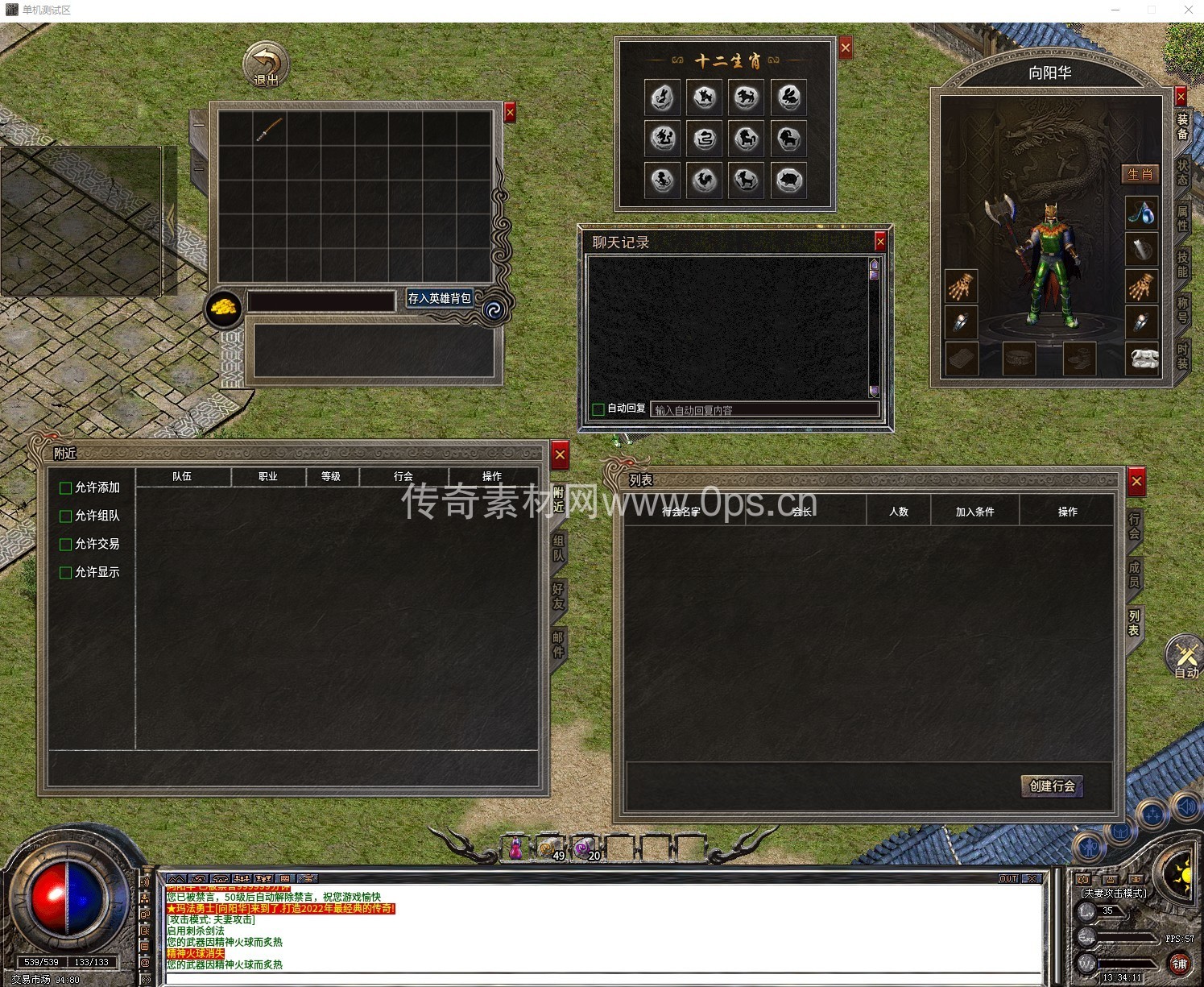Click 存入英雄背包 store button
This screenshot has width=1204, height=987.
tap(439, 298)
